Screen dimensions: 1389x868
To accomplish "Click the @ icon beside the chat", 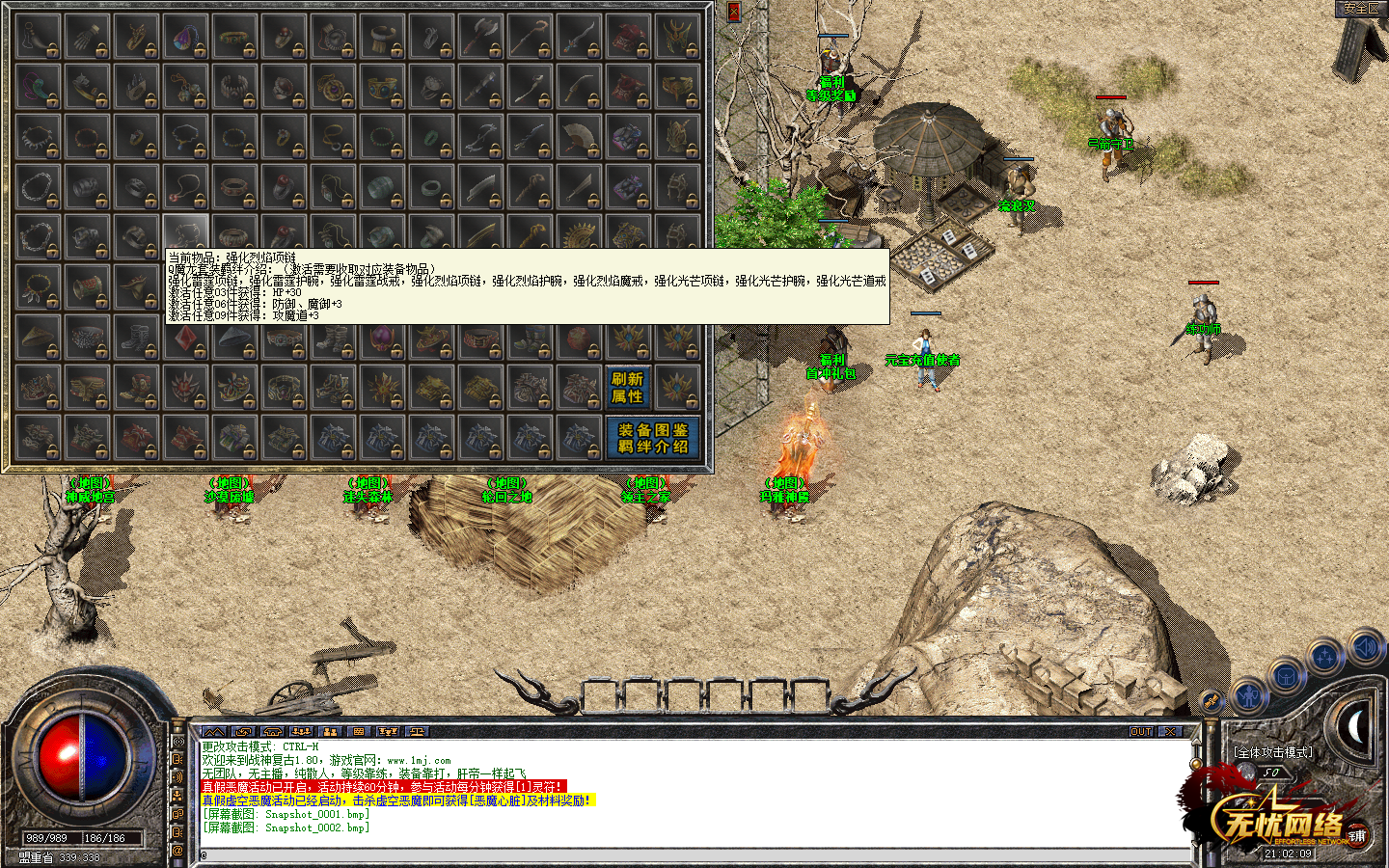I will (177, 851).
